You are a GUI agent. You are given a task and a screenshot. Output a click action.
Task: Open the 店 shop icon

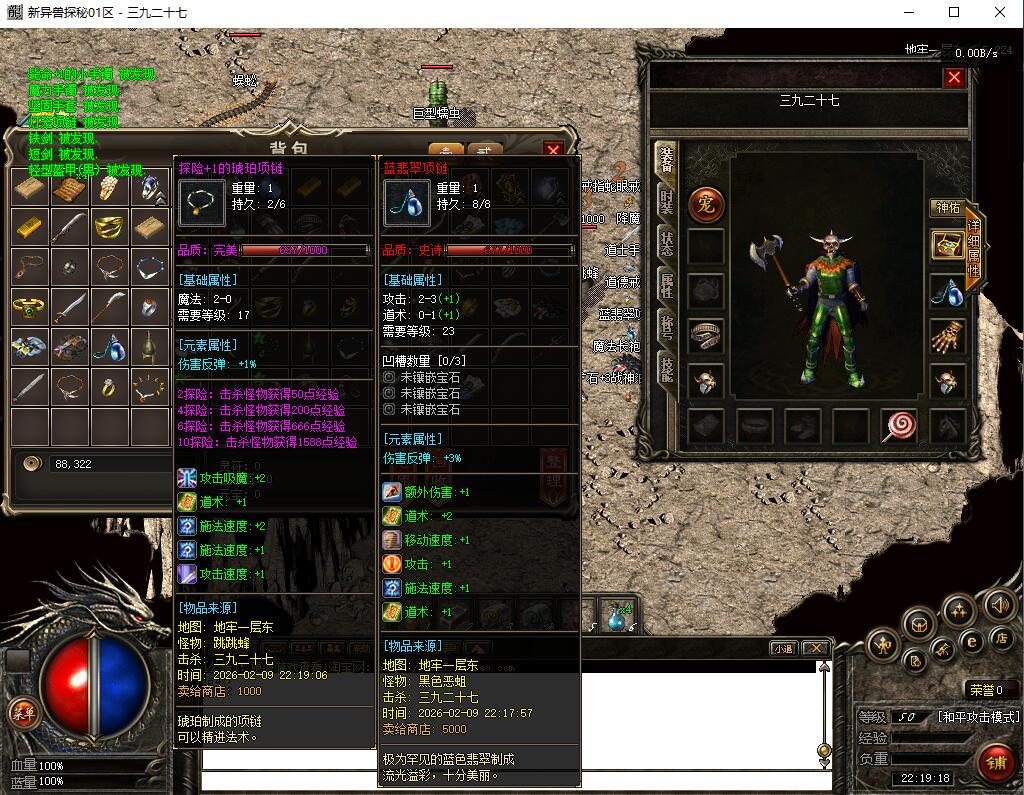pyautogui.click(x=1000, y=638)
